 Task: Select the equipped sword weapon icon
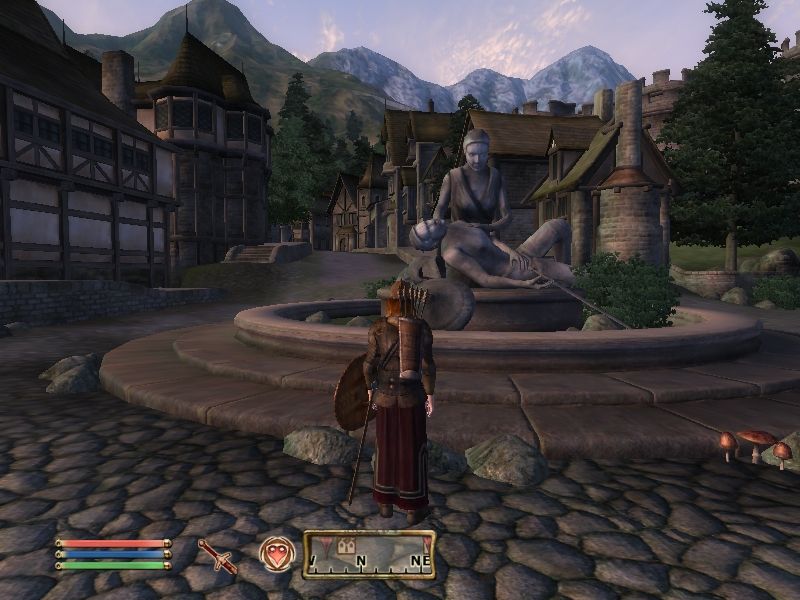pos(216,555)
